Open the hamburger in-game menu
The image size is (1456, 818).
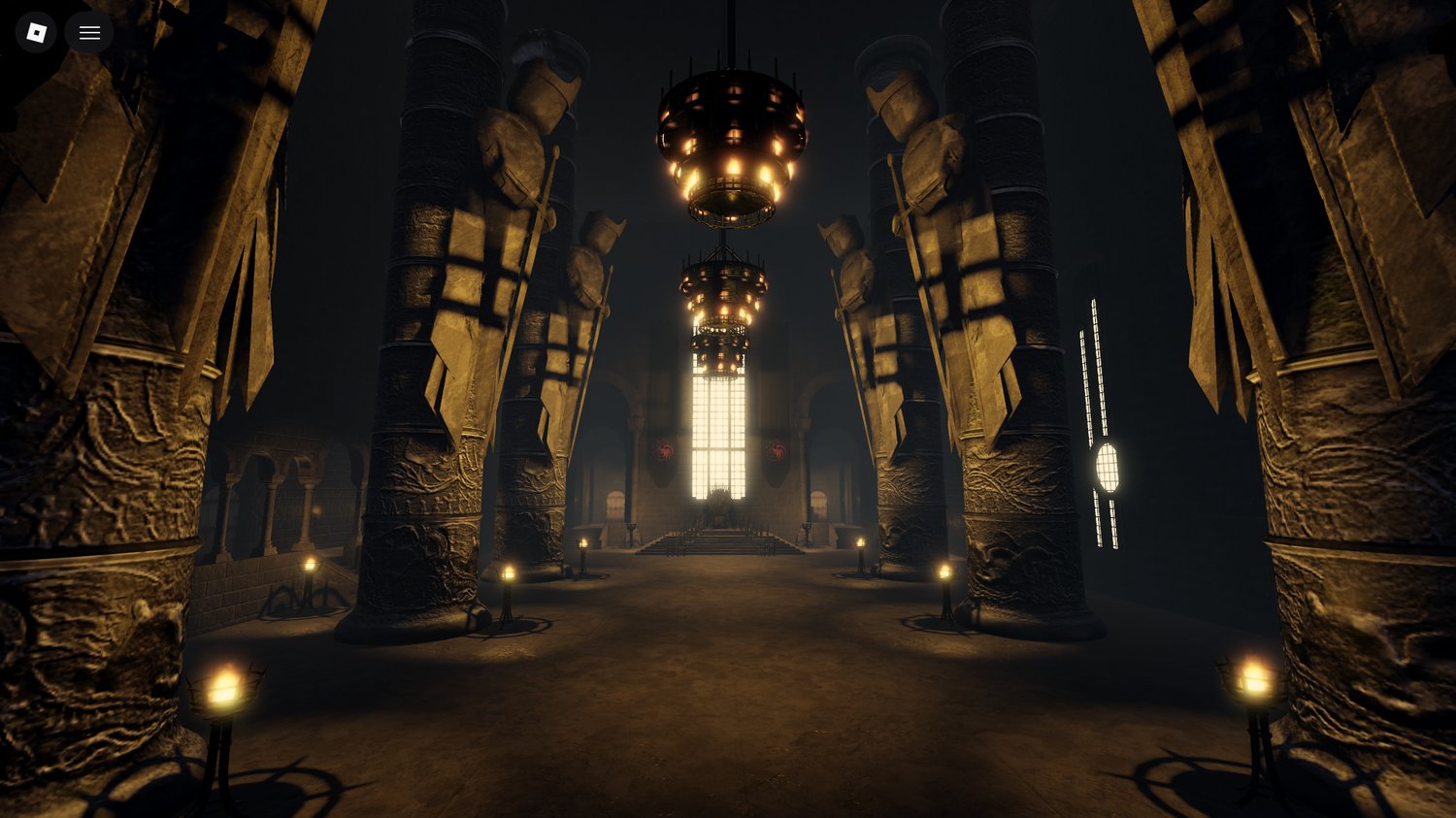(88, 31)
